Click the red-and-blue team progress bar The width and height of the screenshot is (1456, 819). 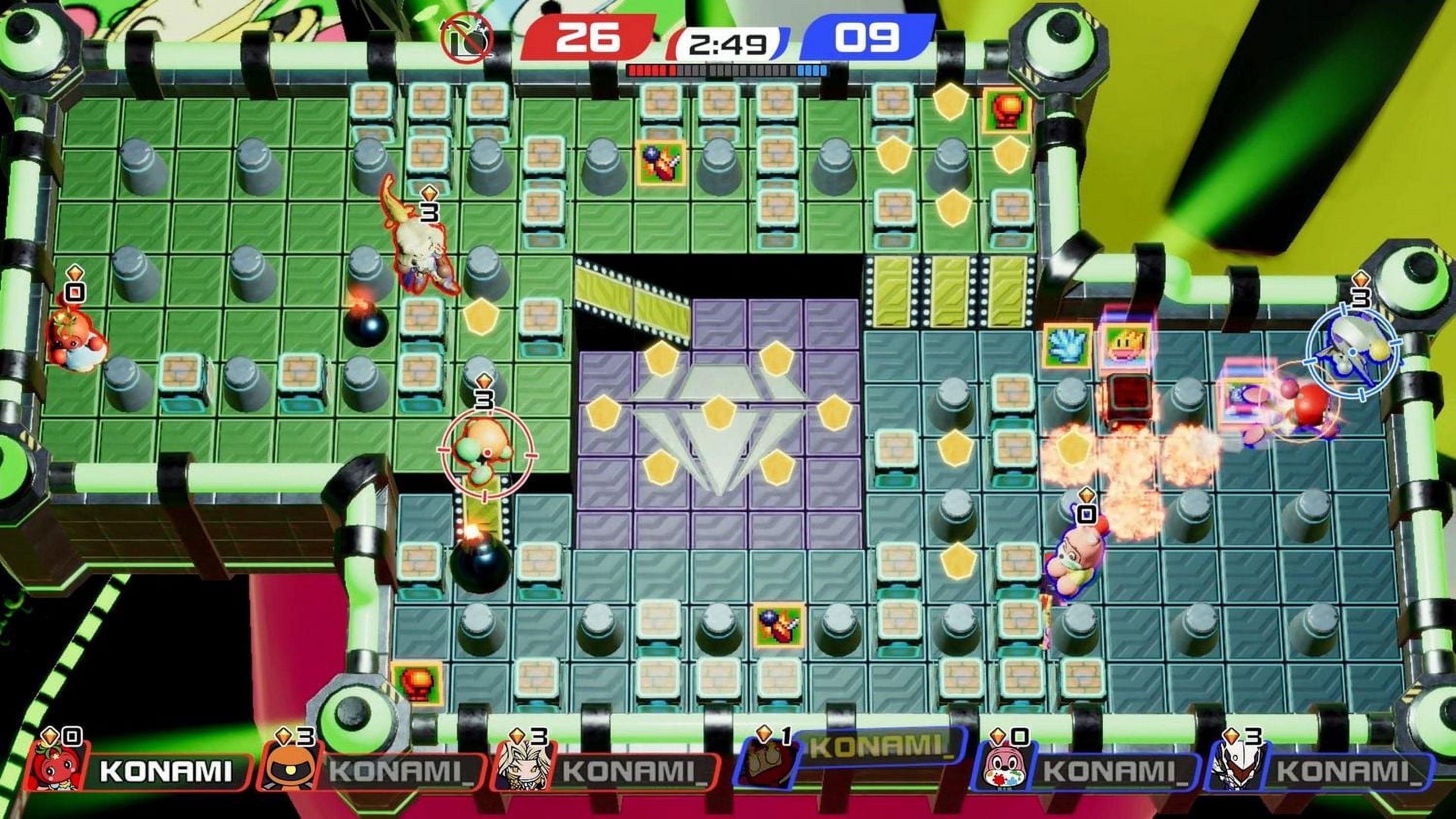pos(727,71)
